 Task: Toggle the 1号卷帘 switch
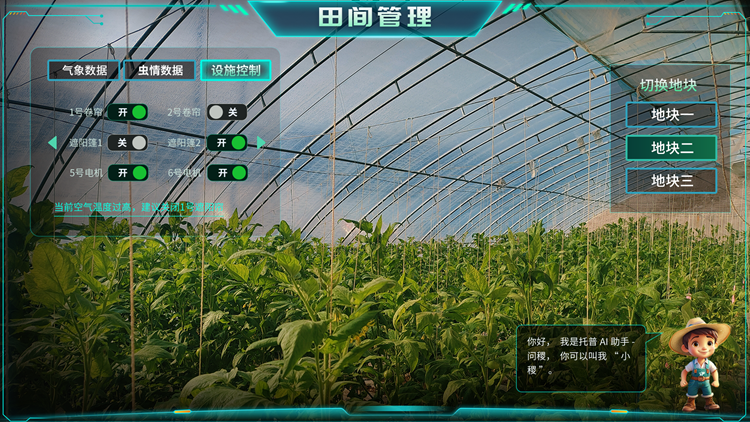128,112
